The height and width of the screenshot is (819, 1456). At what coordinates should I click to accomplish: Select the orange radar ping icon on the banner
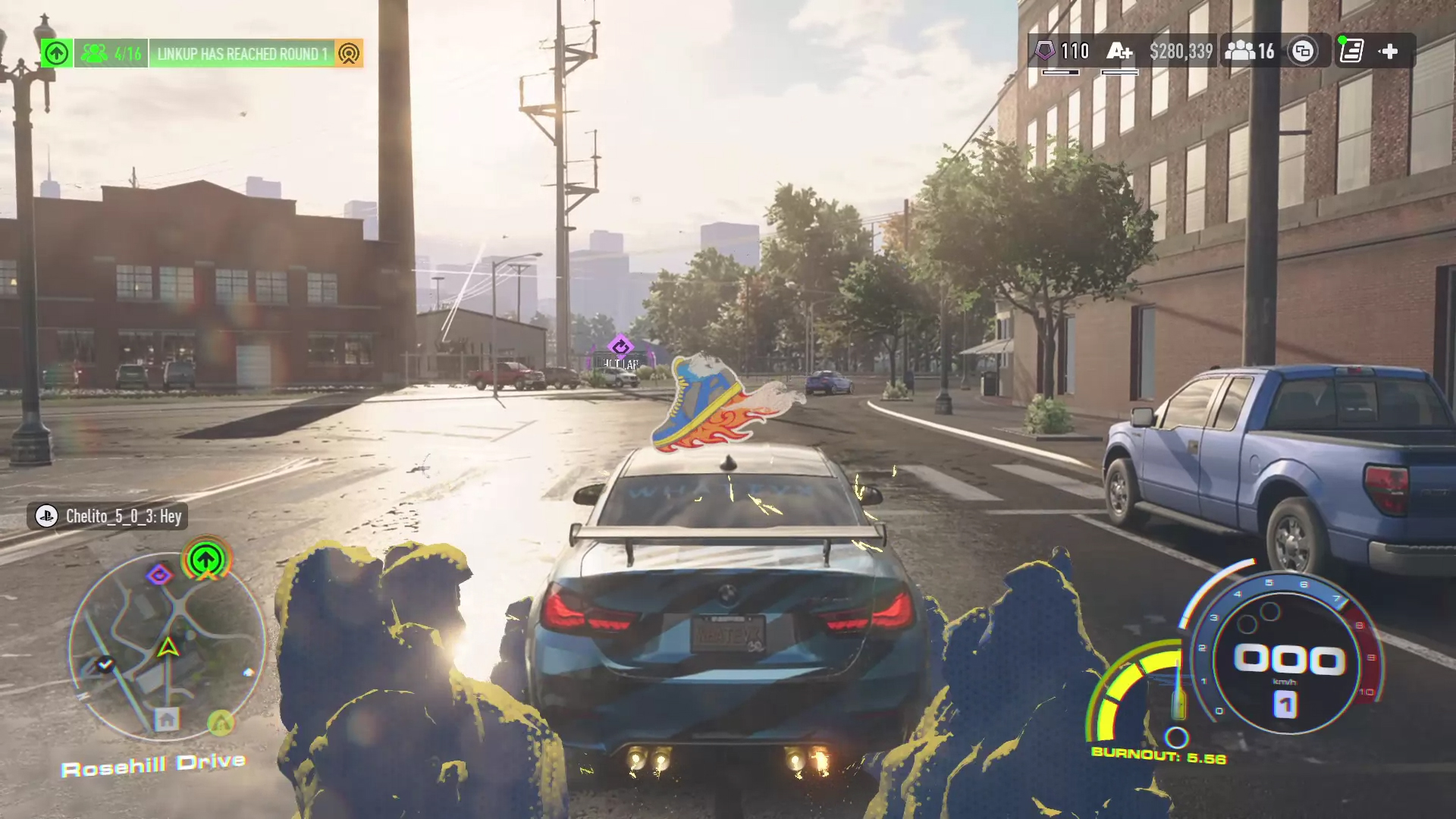(x=349, y=54)
